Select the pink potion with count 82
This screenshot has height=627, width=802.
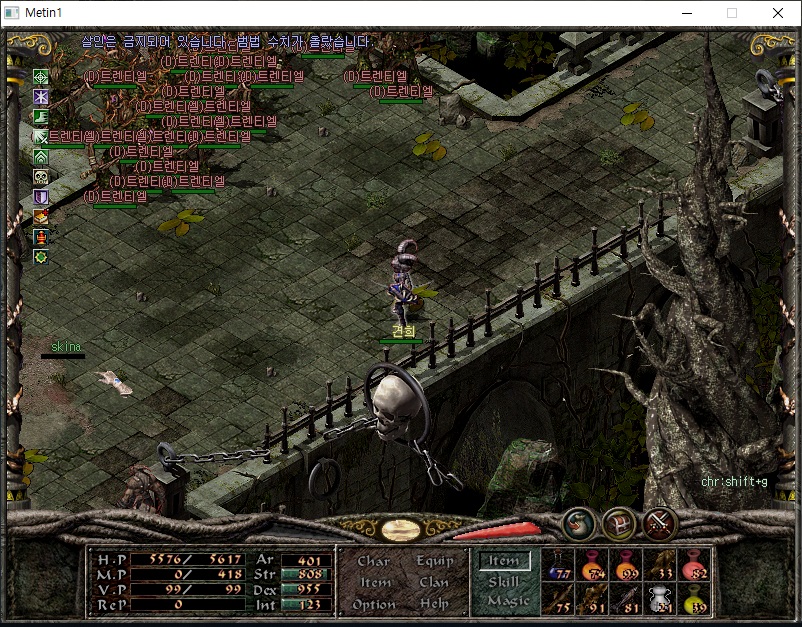695,565
